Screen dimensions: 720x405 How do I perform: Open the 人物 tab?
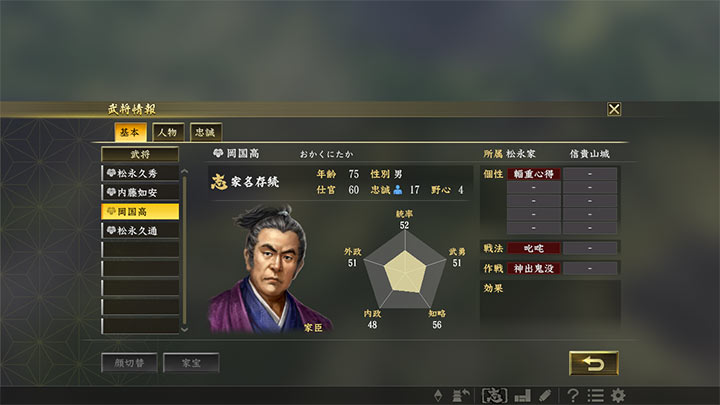click(167, 132)
